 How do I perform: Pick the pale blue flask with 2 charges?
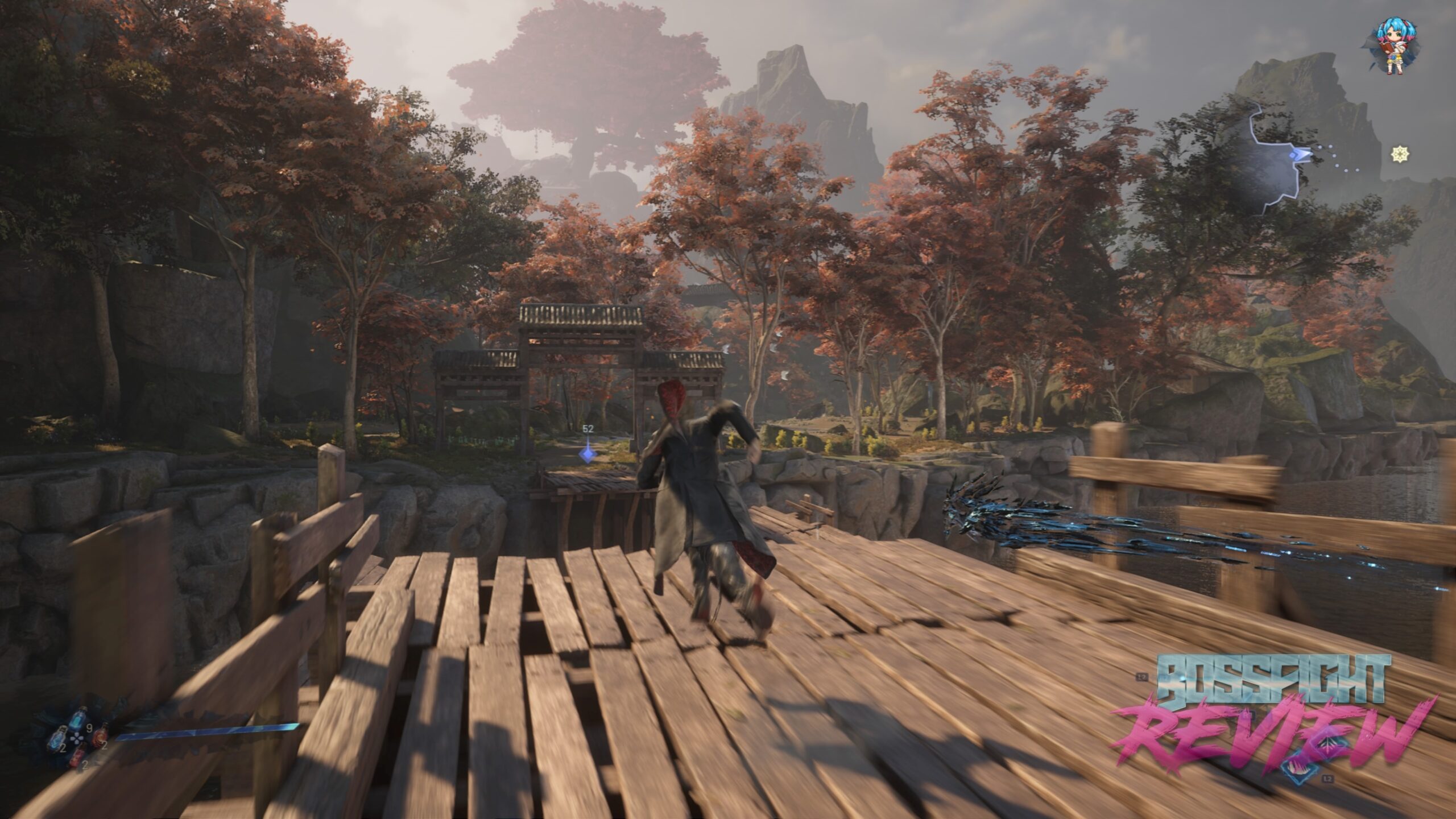[x=57, y=739]
